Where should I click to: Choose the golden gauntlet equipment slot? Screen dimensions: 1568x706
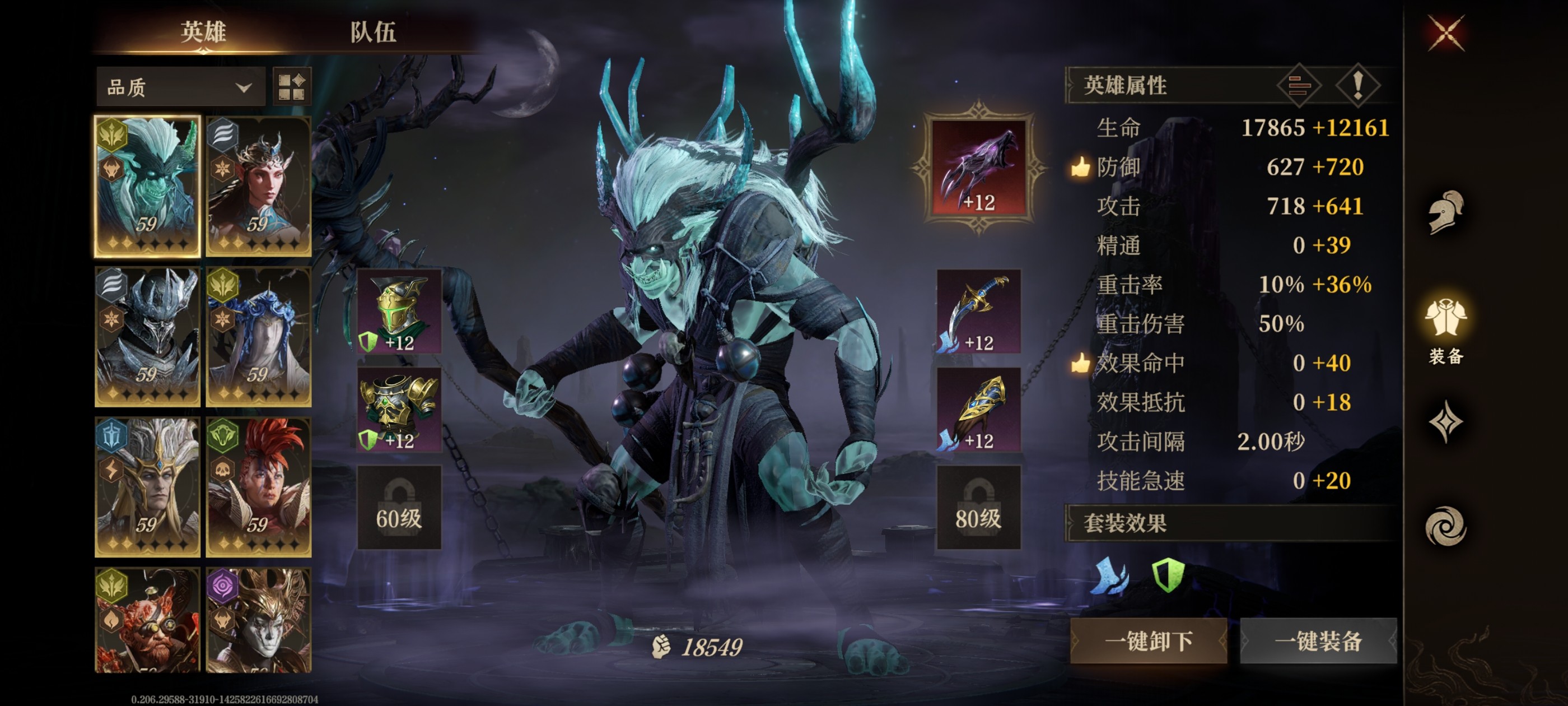(x=978, y=410)
